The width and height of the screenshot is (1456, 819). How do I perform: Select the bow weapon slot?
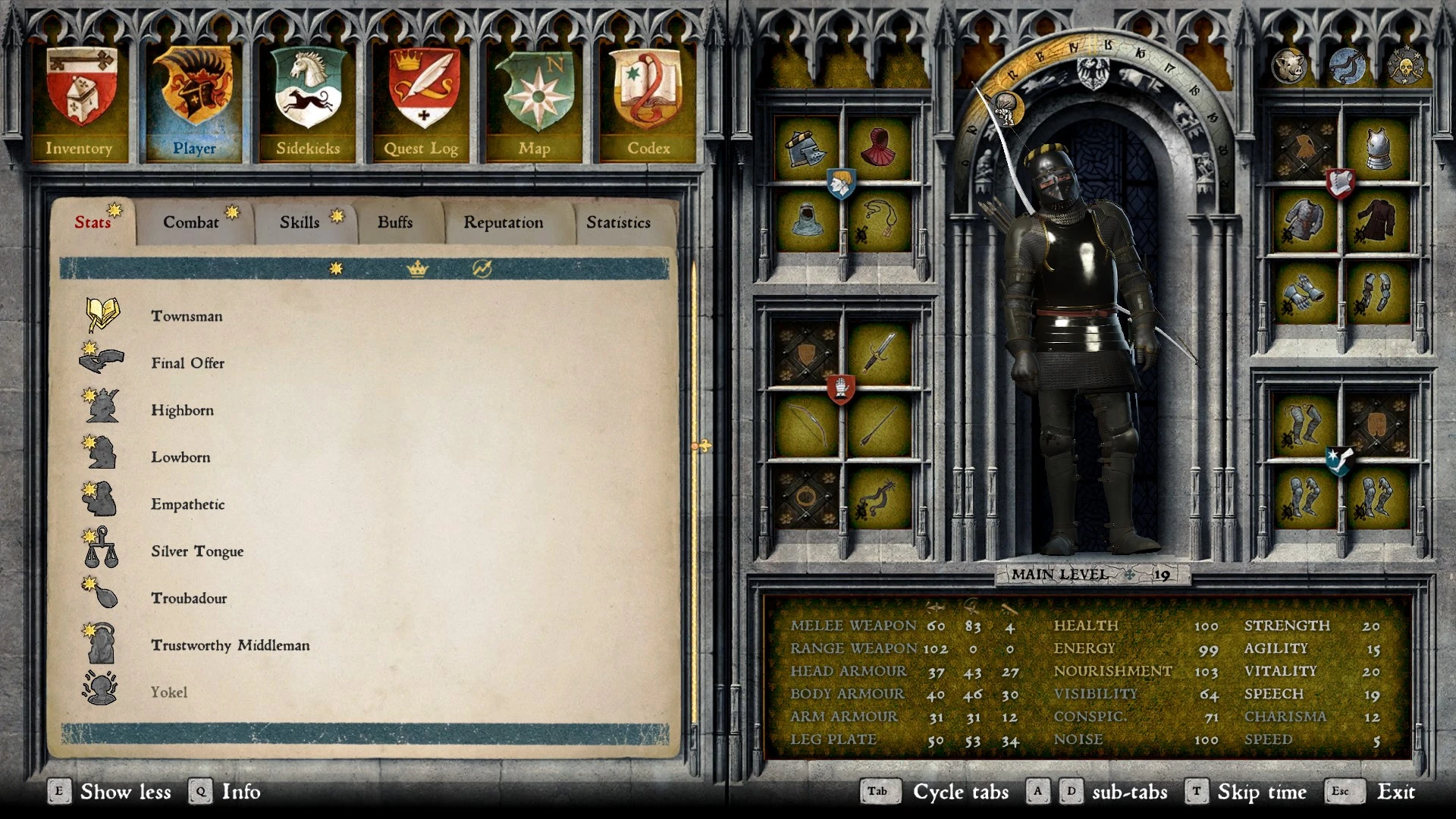click(x=807, y=425)
